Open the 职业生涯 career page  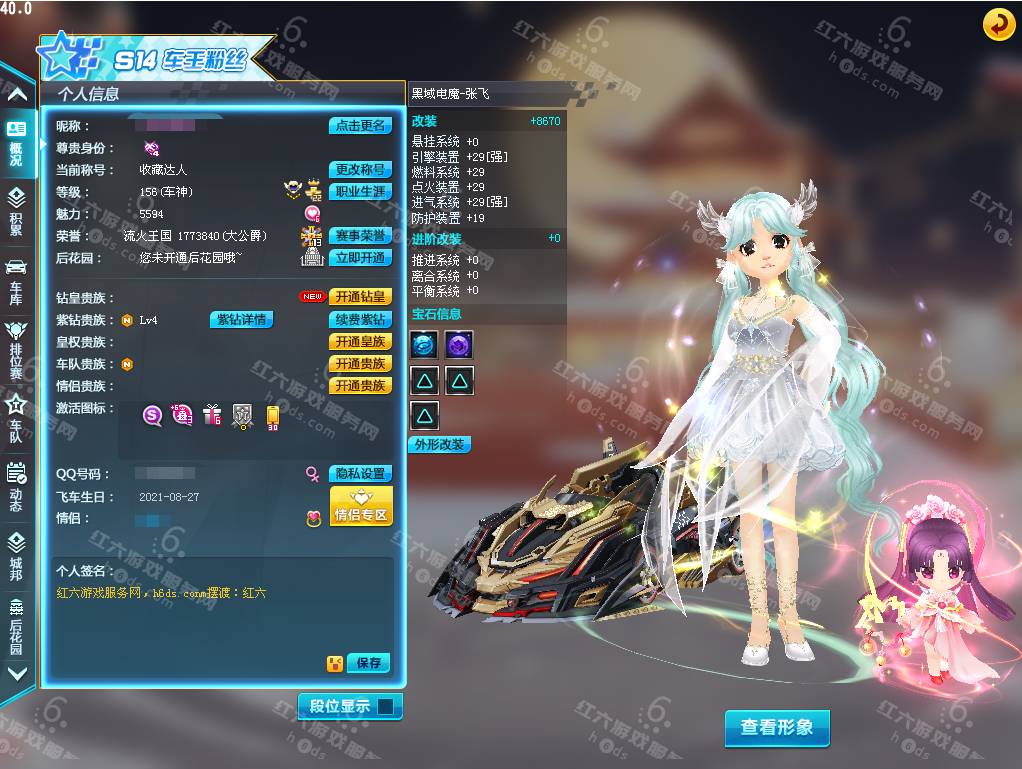[x=360, y=192]
